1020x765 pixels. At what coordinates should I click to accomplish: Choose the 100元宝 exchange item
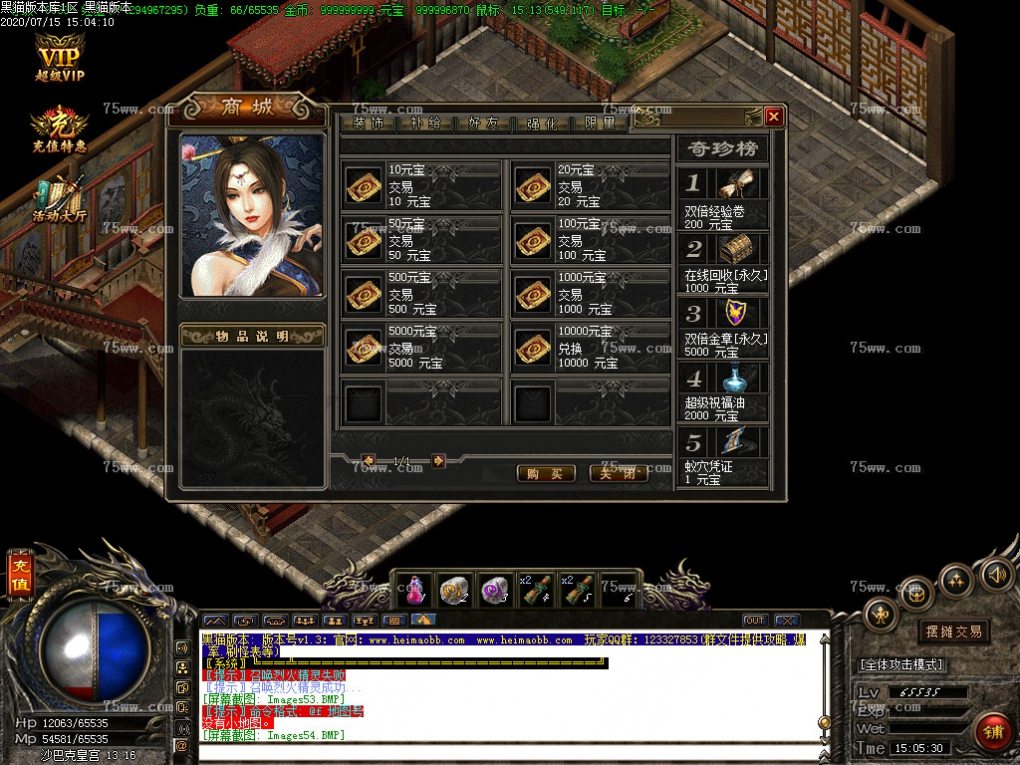point(590,240)
